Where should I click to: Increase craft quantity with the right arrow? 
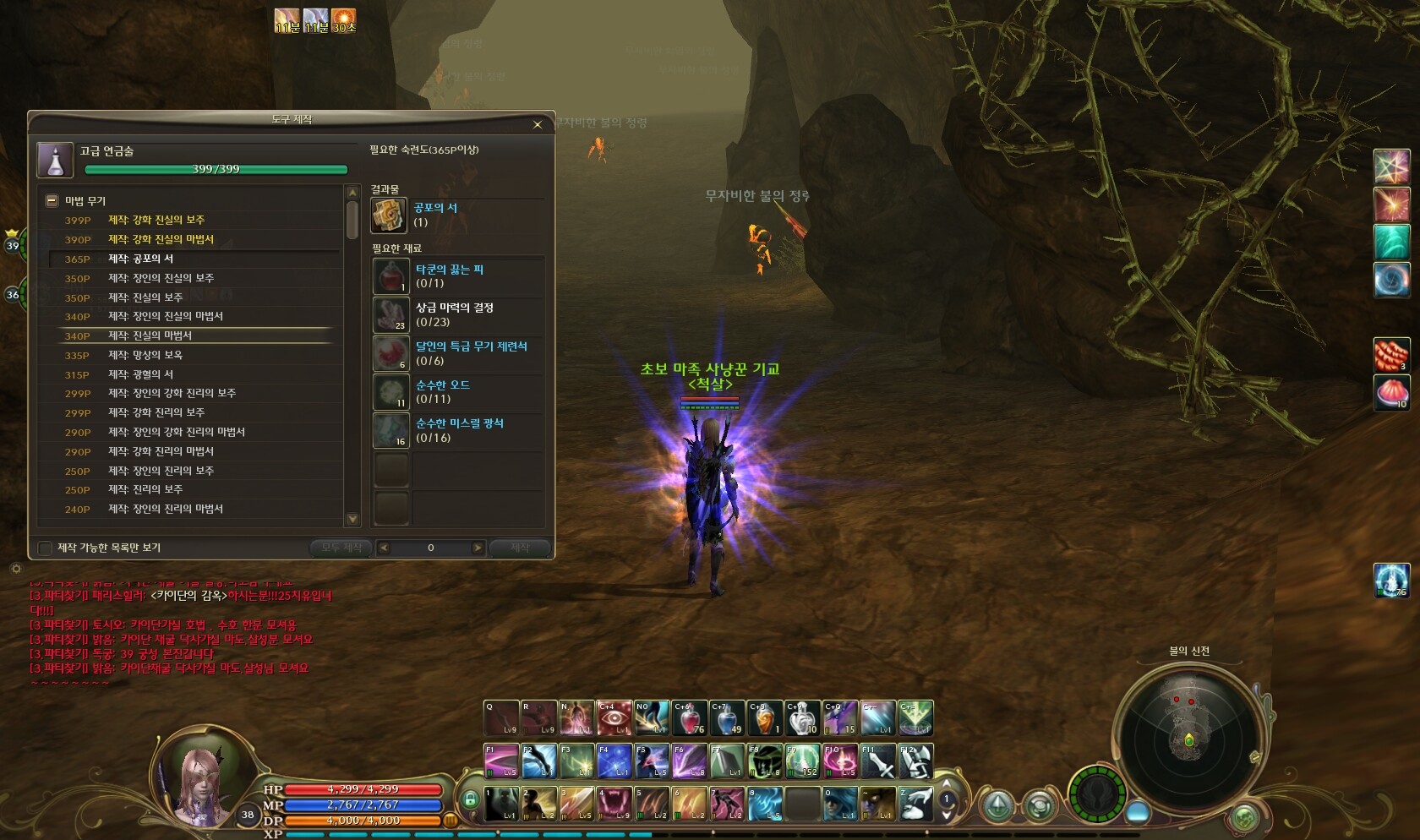(x=478, y=548)
